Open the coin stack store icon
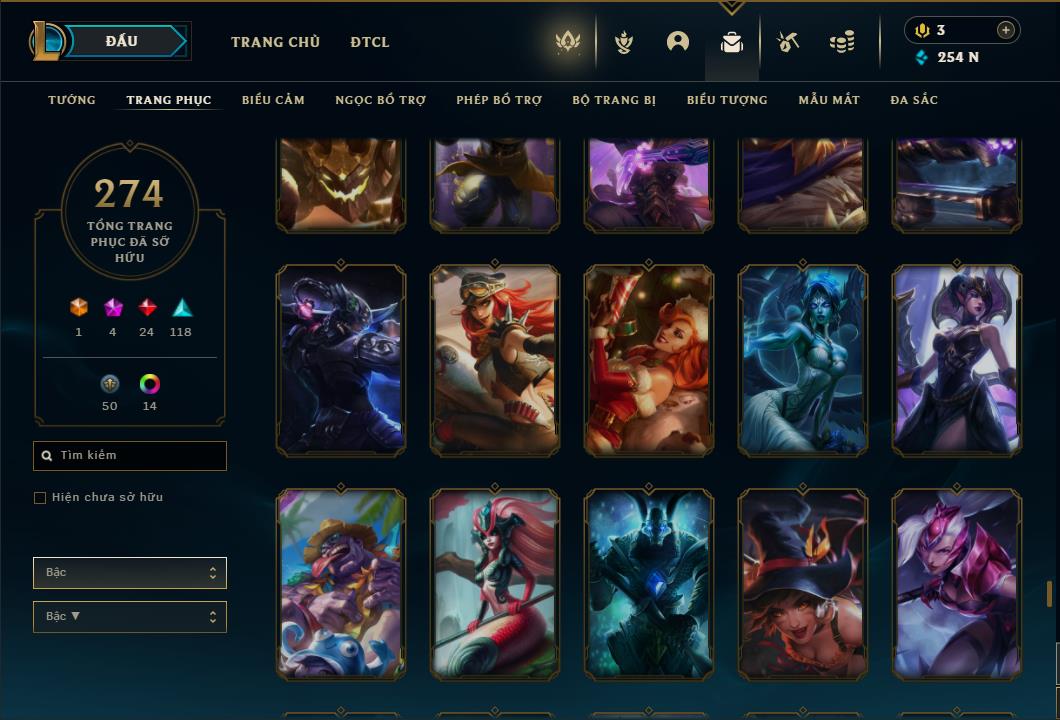The image size is (1060, 720). click(x=842, y=42)
